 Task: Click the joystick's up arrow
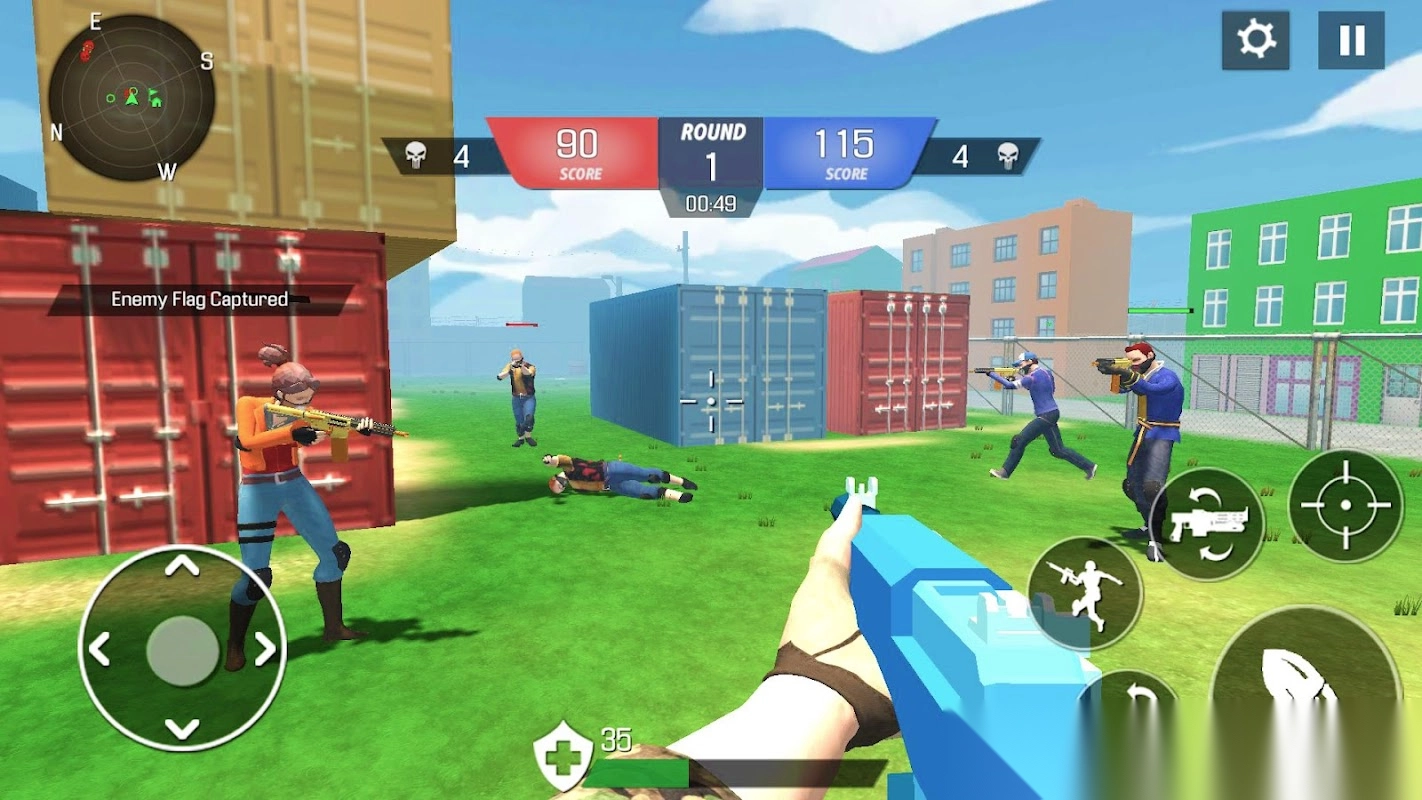[x=182, y=567]
